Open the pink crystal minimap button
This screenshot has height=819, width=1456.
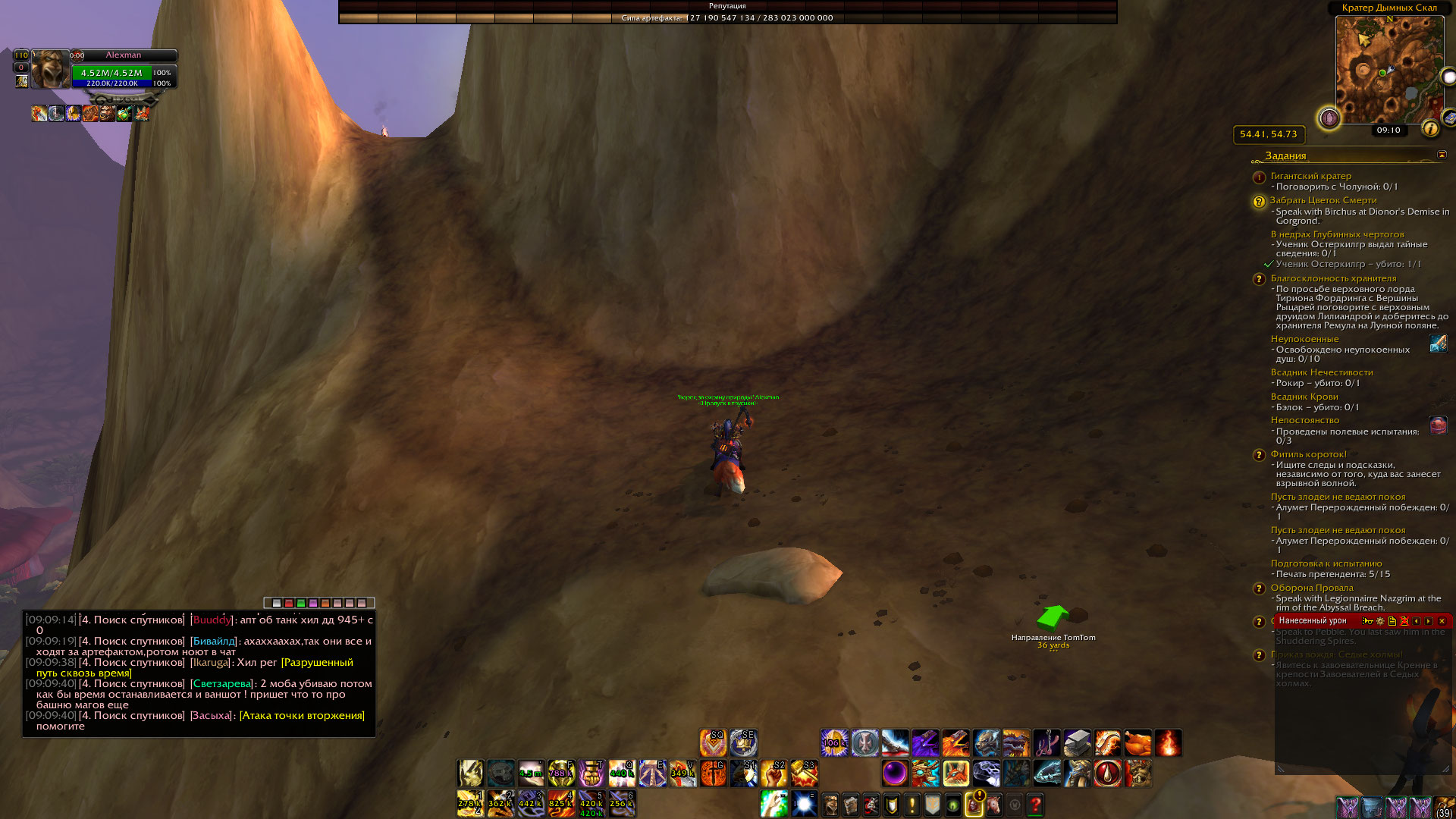point(1329,118)
